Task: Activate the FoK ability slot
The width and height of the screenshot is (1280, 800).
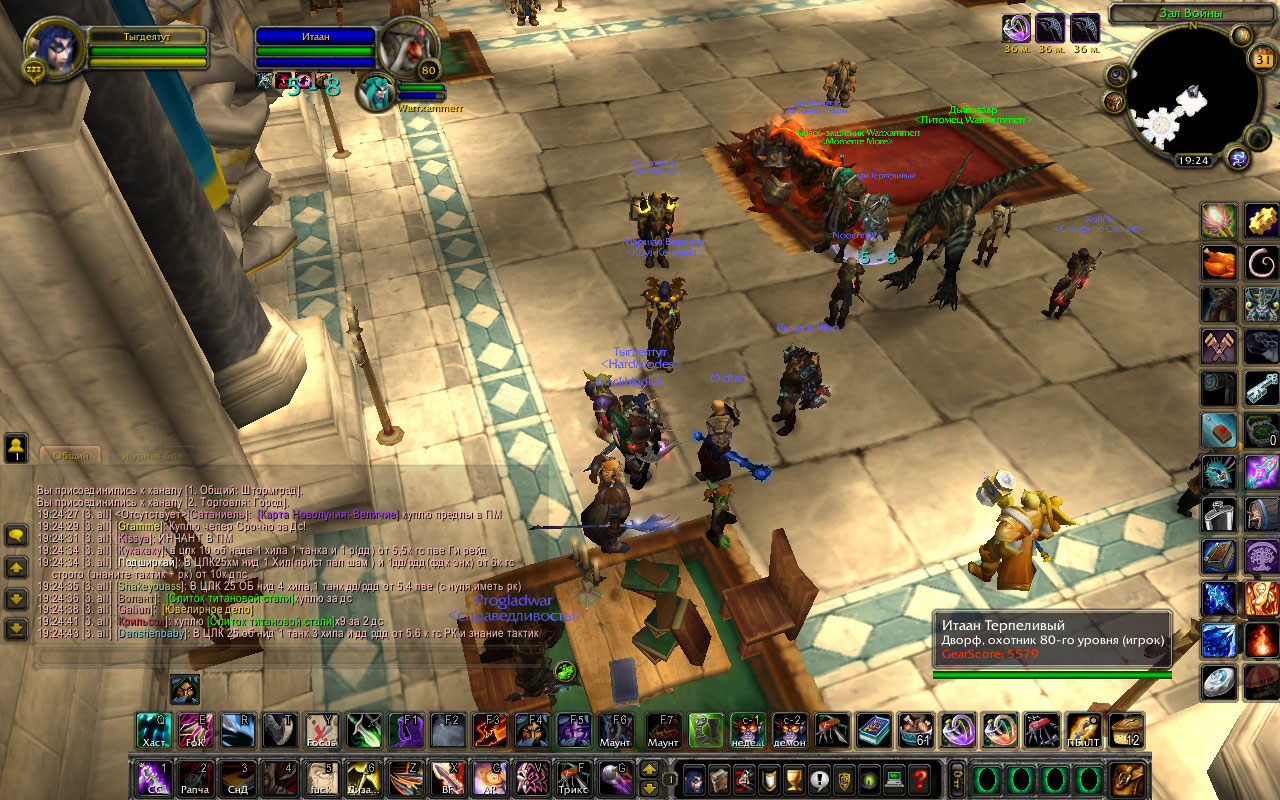Action: coord(196,731)
